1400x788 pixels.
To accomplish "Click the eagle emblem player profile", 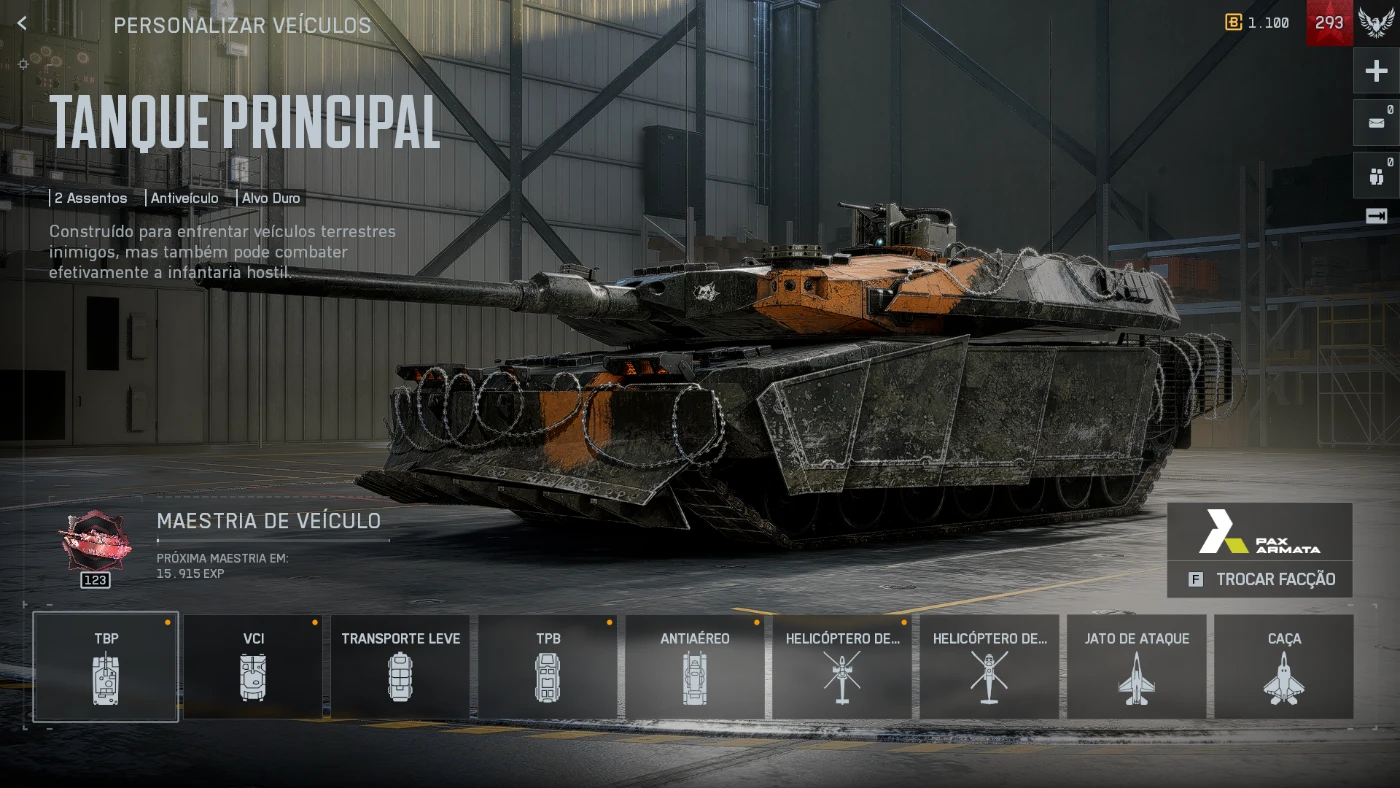I will click(1376, 23).
